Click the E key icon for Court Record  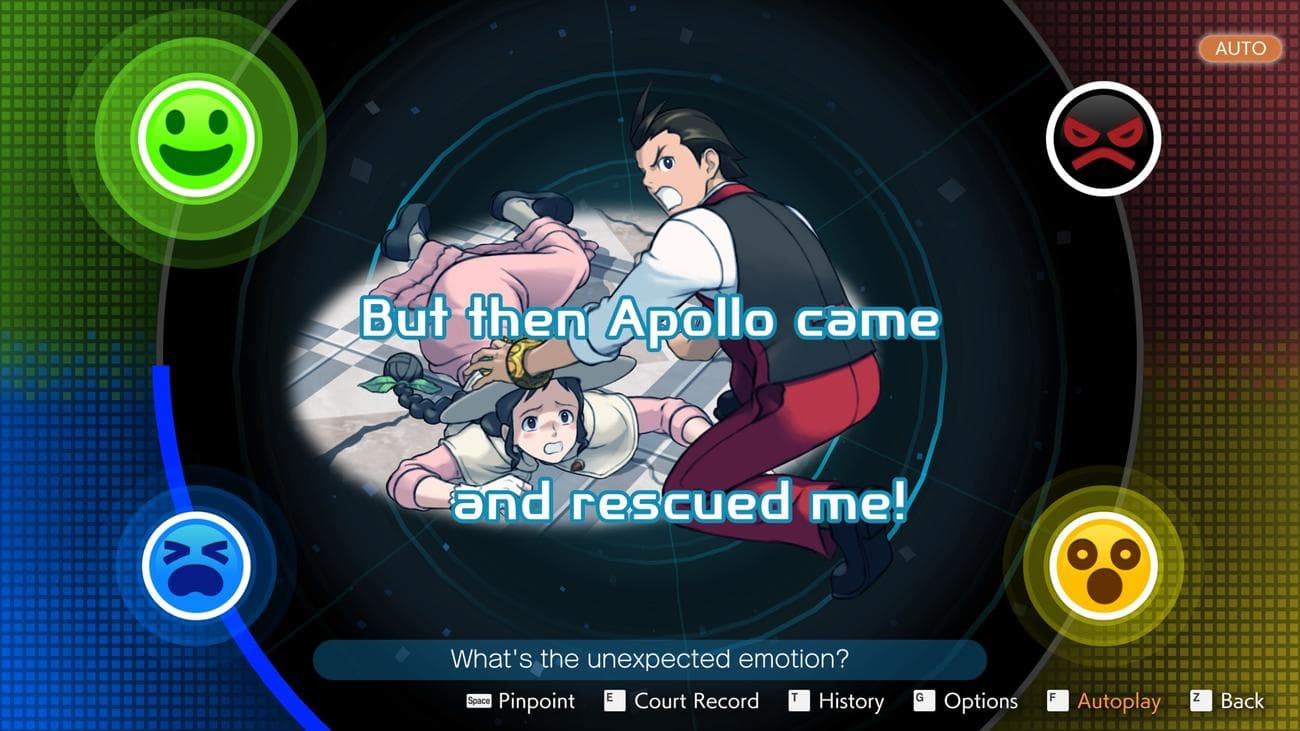pyautogui.click(x=613, y=701)
